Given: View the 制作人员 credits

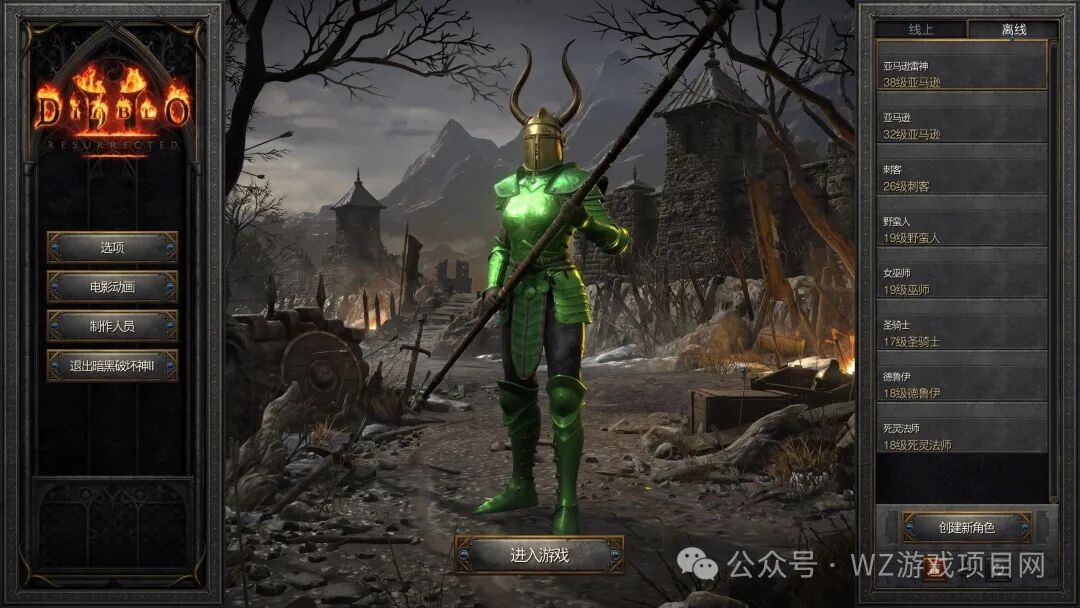Looking at the screenshot, I should tap(112, 326).
